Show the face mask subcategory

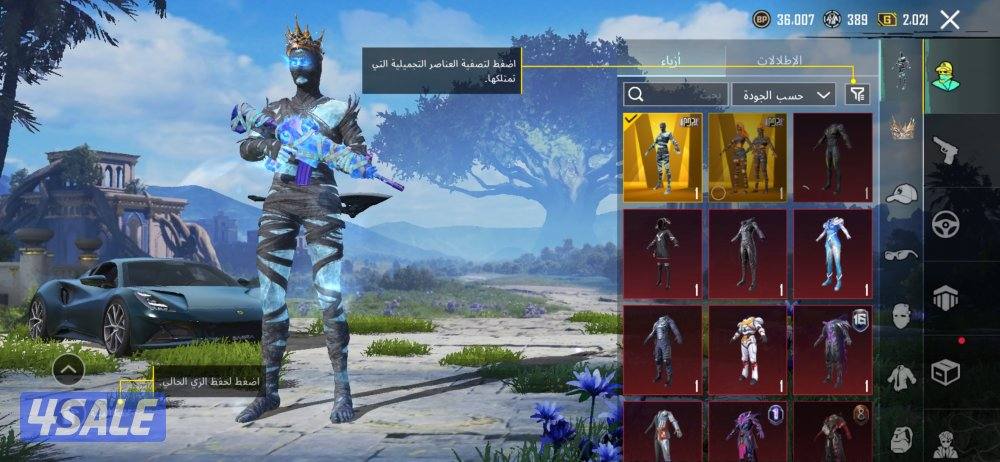tap(902, 315)
